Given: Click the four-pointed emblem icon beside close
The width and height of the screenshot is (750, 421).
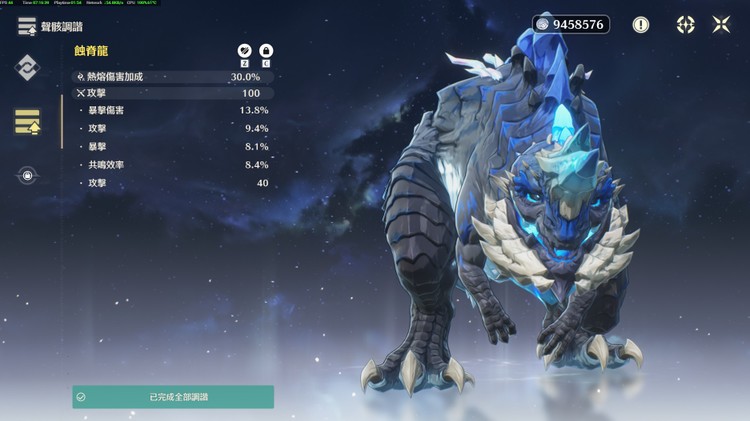Looking at the screenshot, I should pyautogui.click(x=685, y=25).
